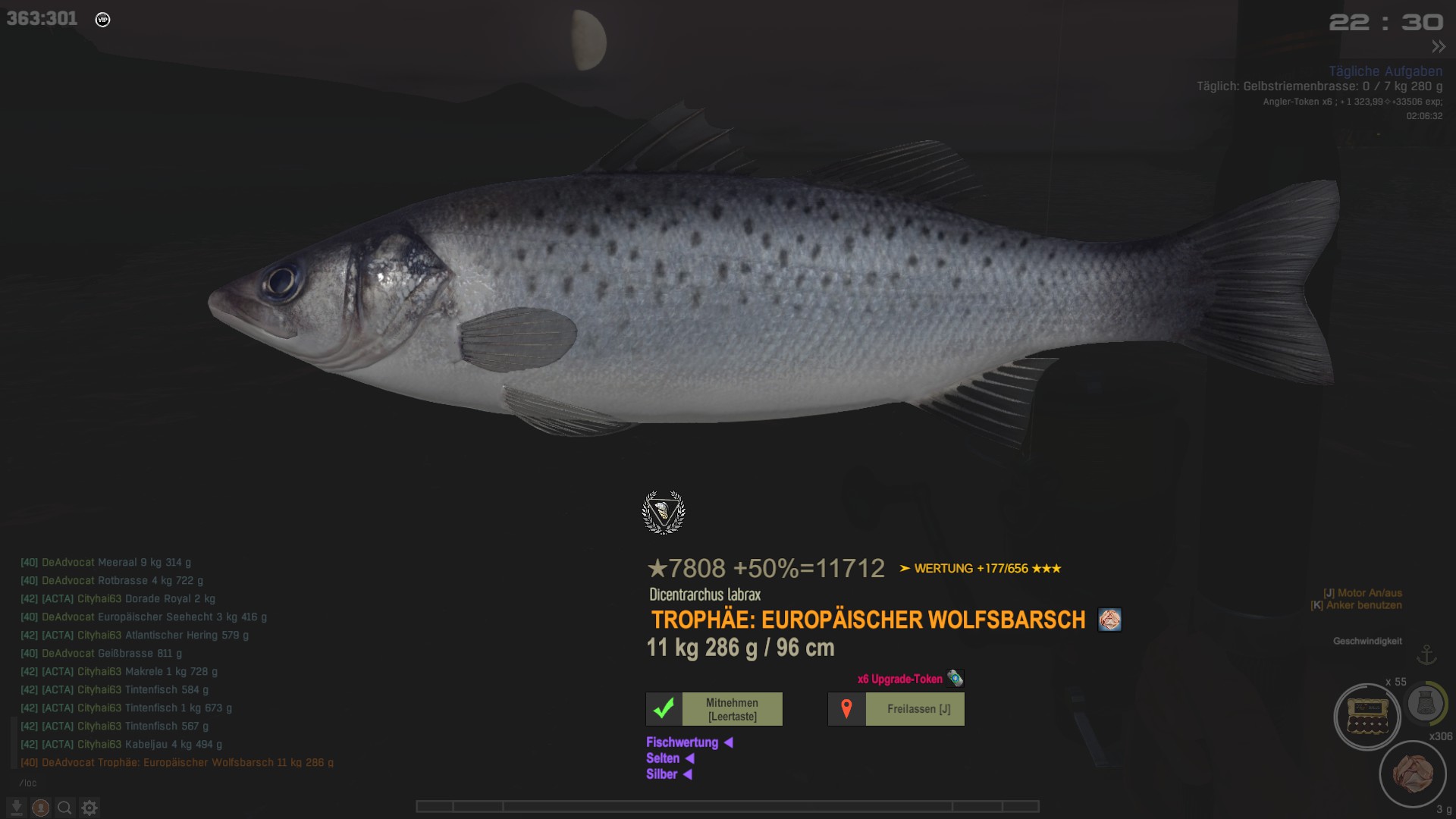Open the Tägliche Aufgaben daily tasks
Image resolution: width=1456 pixels, height=819 pixels.
(1385, 71)
